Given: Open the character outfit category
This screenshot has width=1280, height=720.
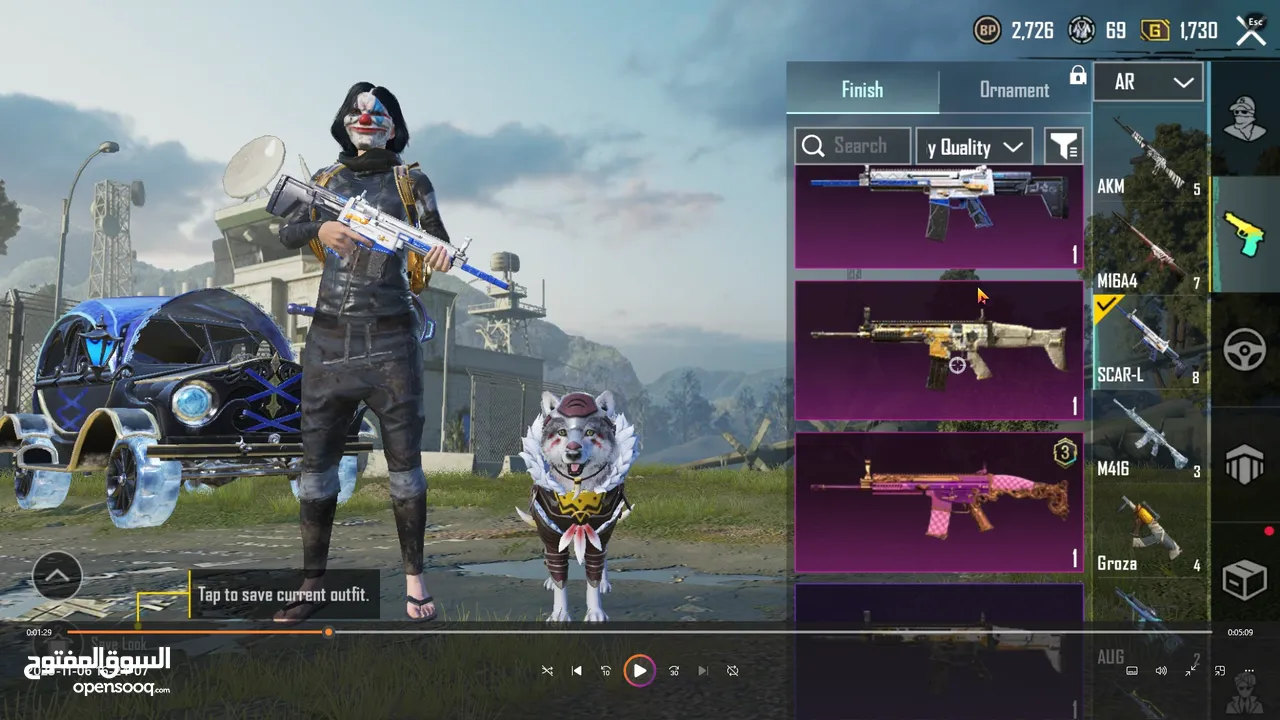Looking at the screenshot, I should [x=1245, y=118].
